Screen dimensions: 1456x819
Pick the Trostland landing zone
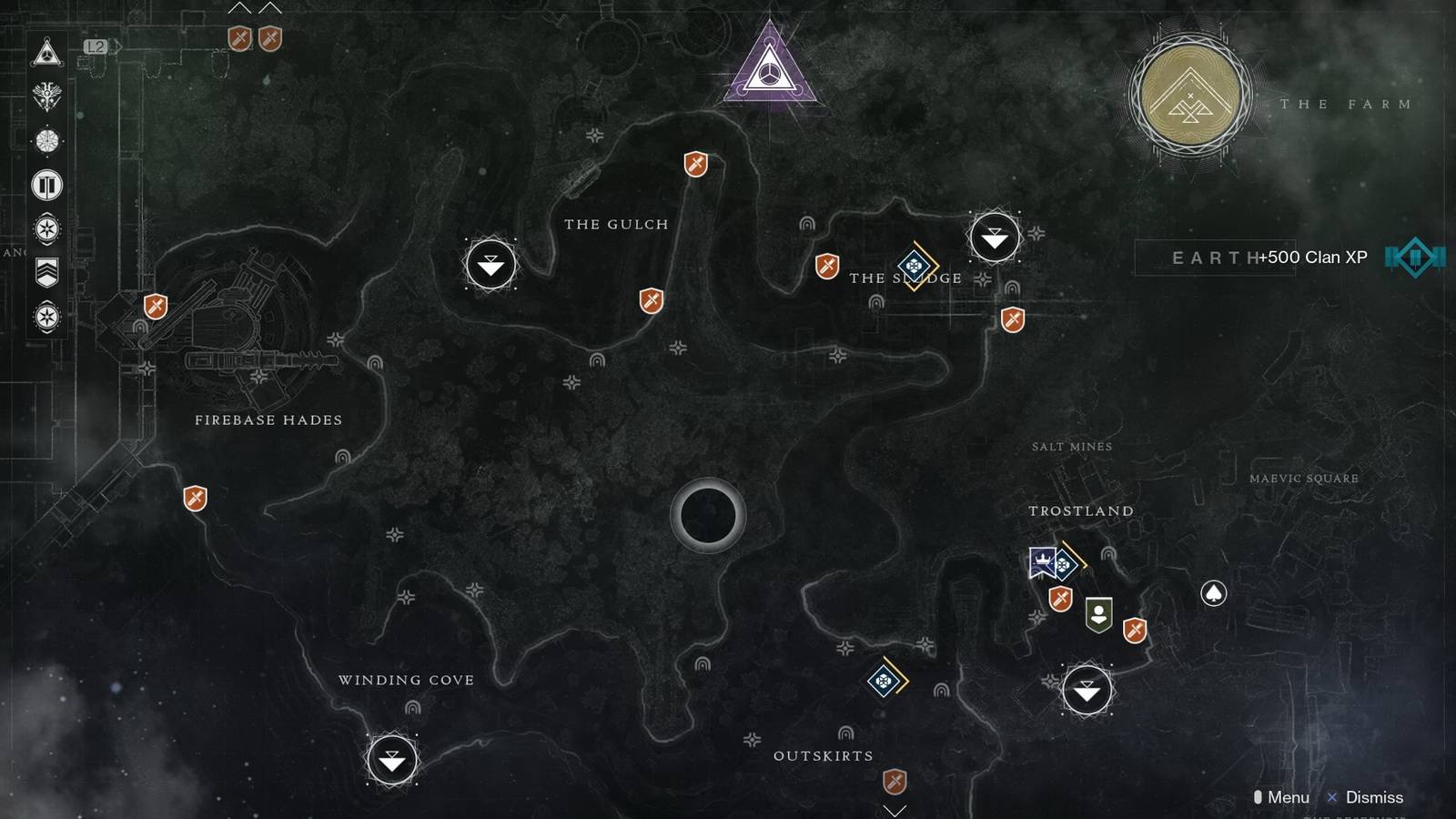coord(1087,691)
